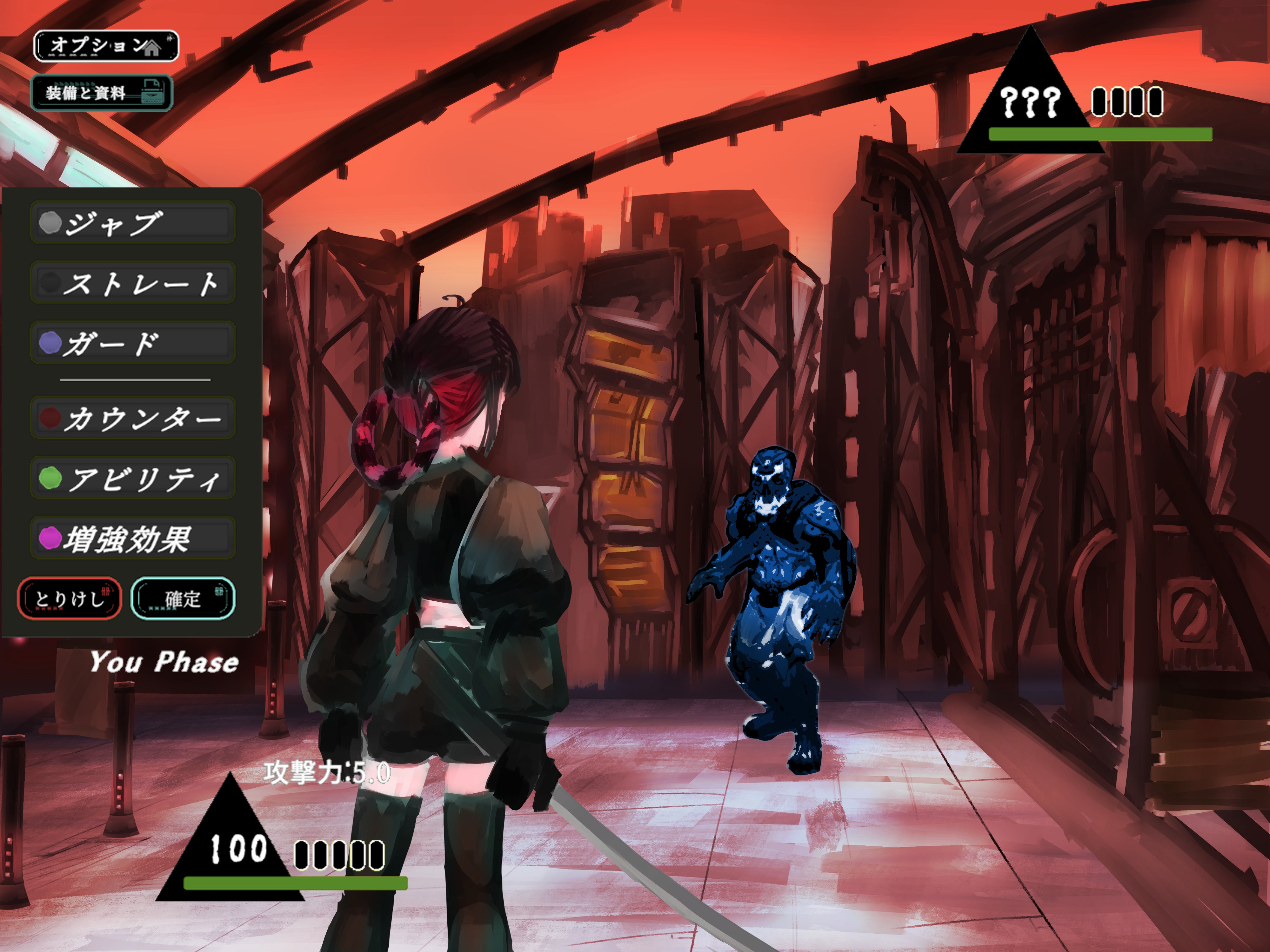Open the オプション options menu
The image size is (1270, 952).
click(106, 46)
